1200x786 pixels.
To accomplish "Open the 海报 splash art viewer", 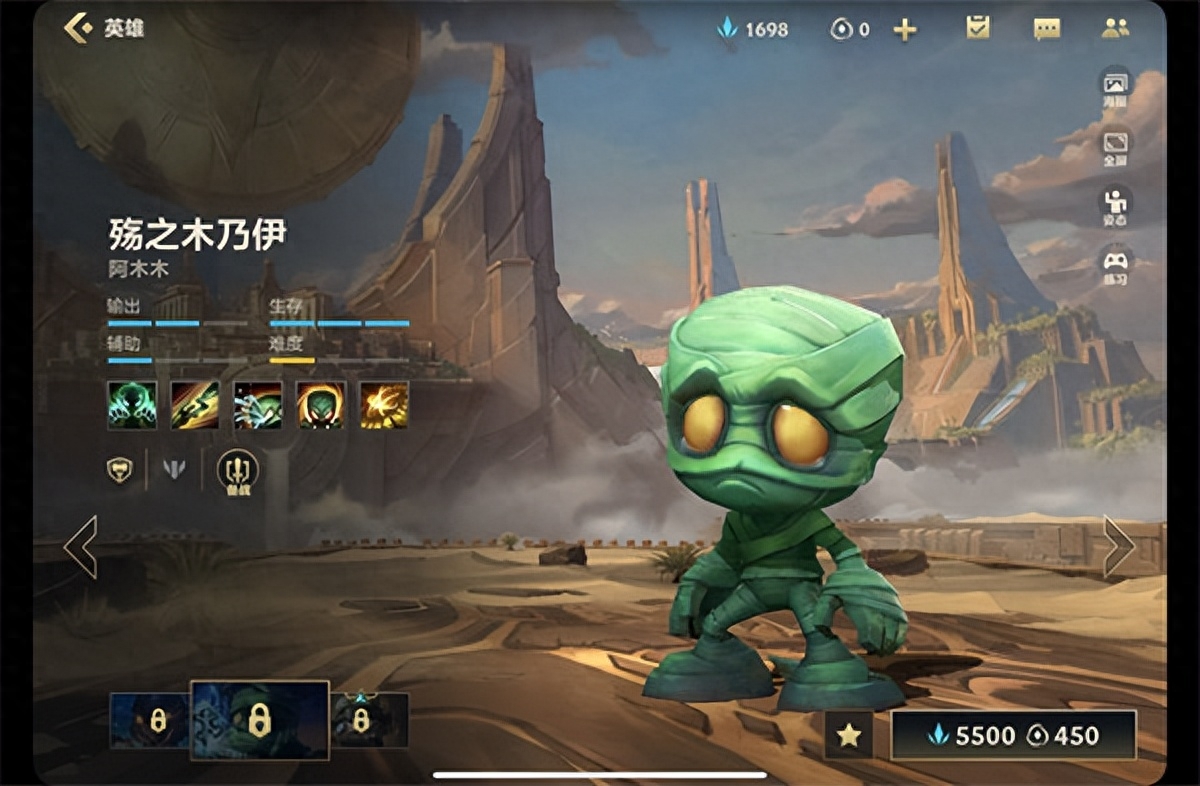I will coord(1115,86).
